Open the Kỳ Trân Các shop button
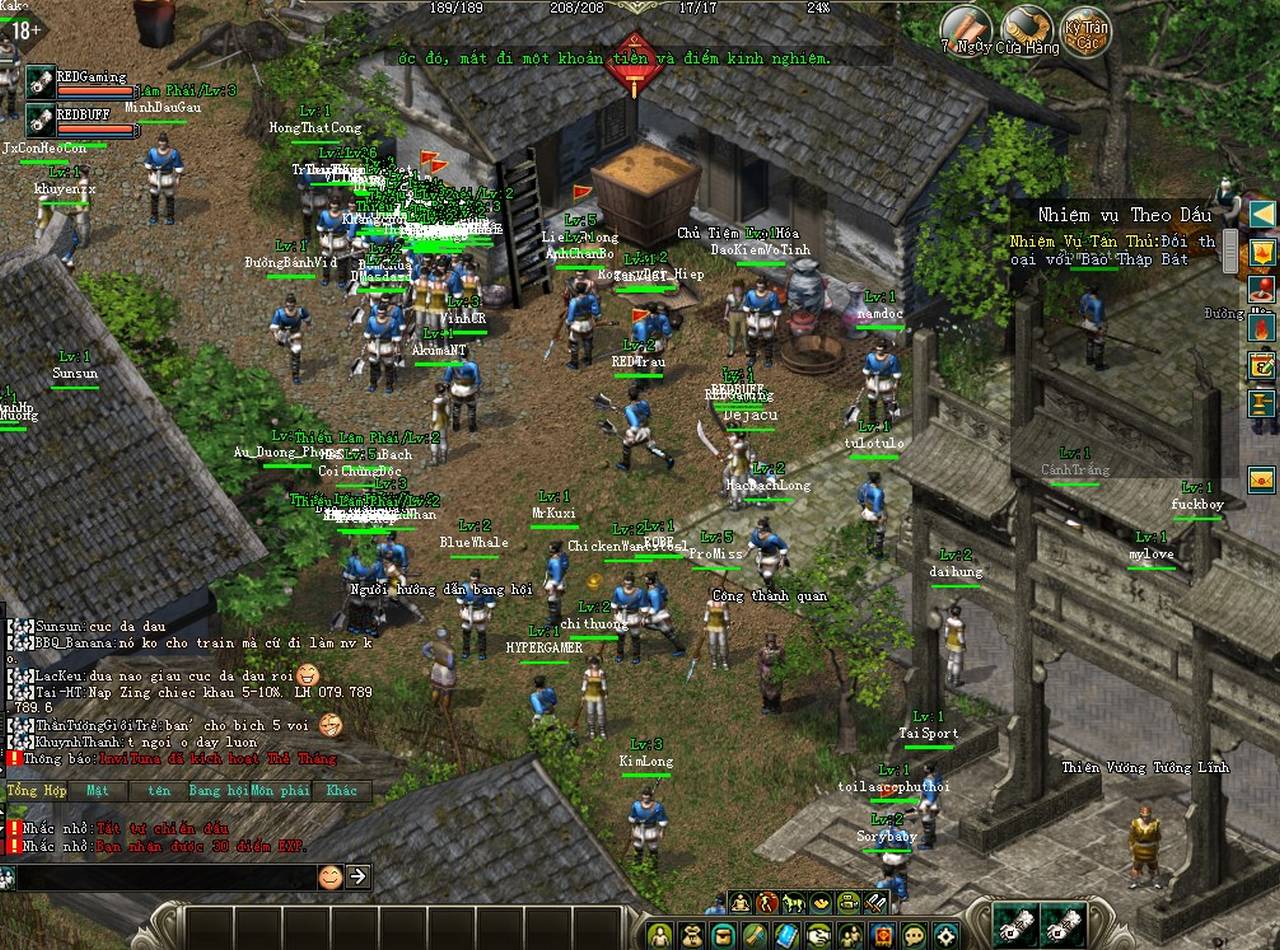This screenshot has width=1280, height=950. point(1086,35)
